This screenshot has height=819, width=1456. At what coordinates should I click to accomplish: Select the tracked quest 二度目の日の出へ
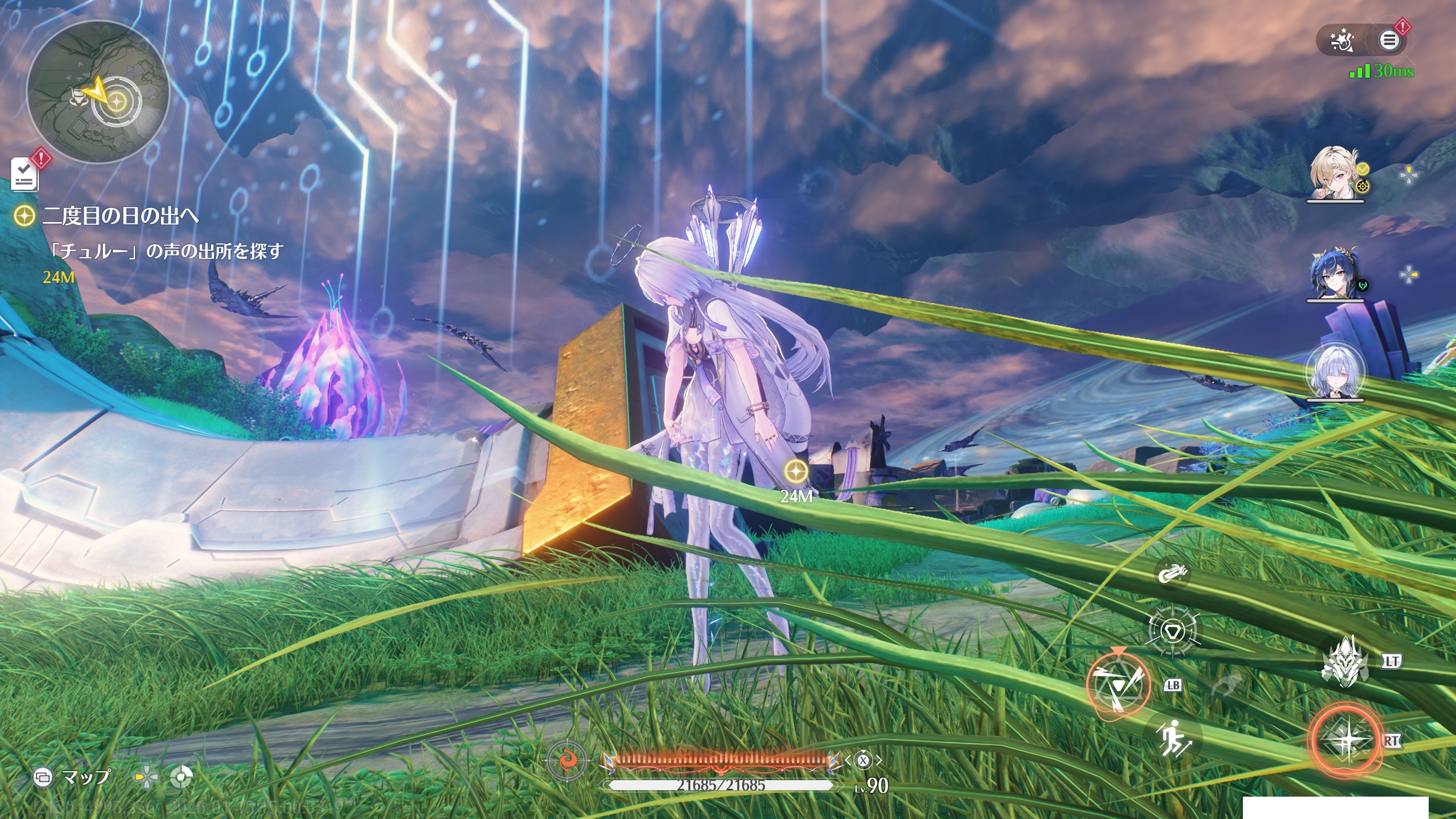coord(120,216)
